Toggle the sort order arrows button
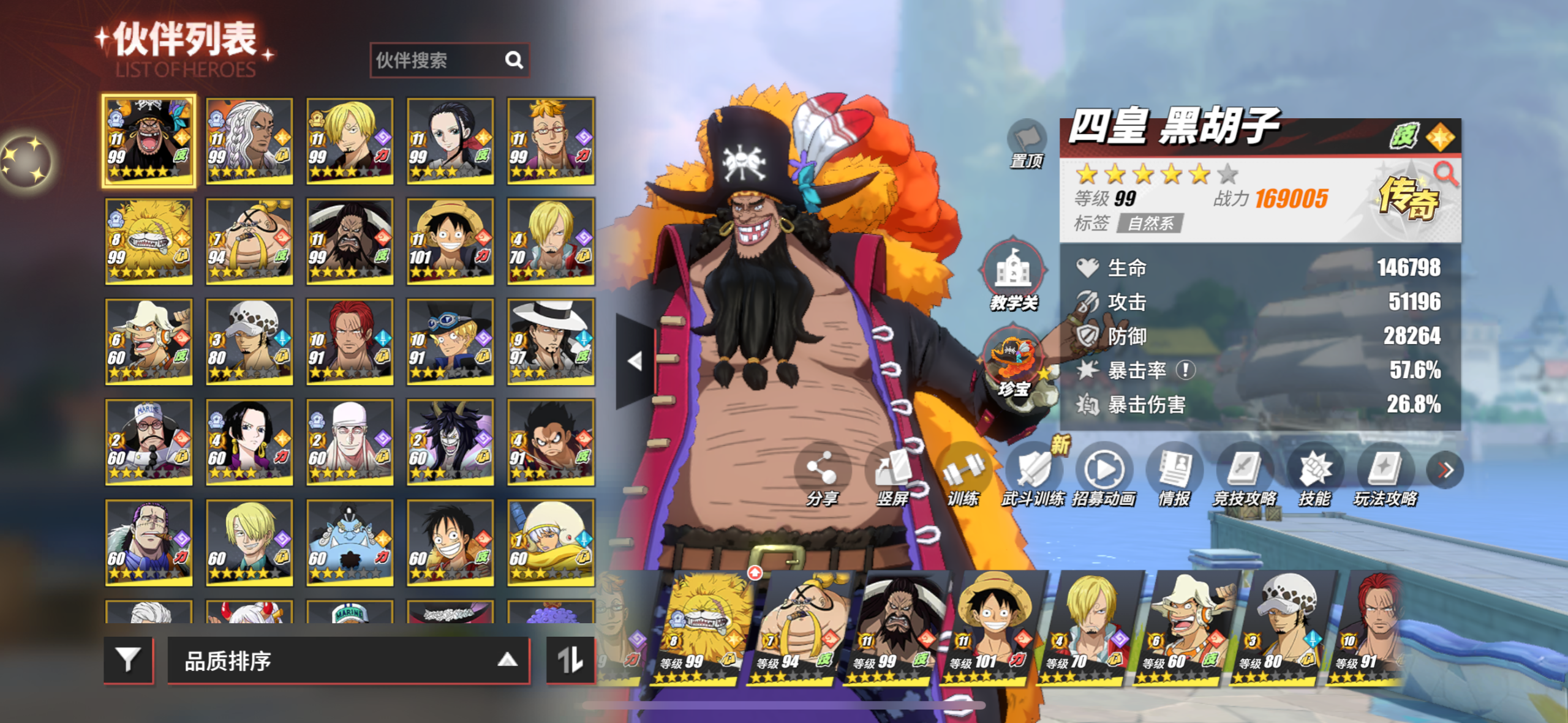Screen dimensions: 1568x723 (x=570, y=660)
